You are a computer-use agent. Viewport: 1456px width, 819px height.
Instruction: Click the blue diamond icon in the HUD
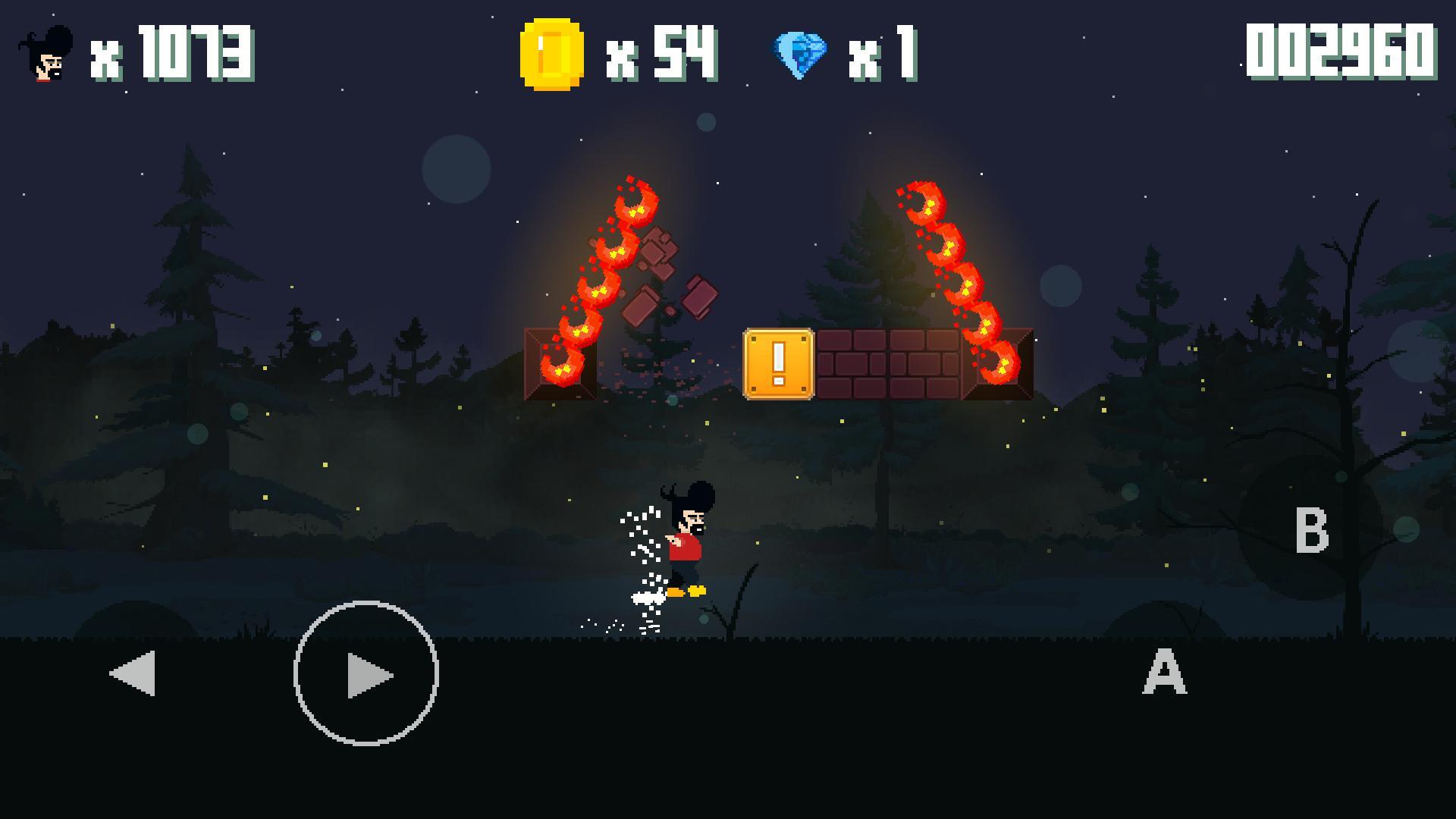point(800,52)
